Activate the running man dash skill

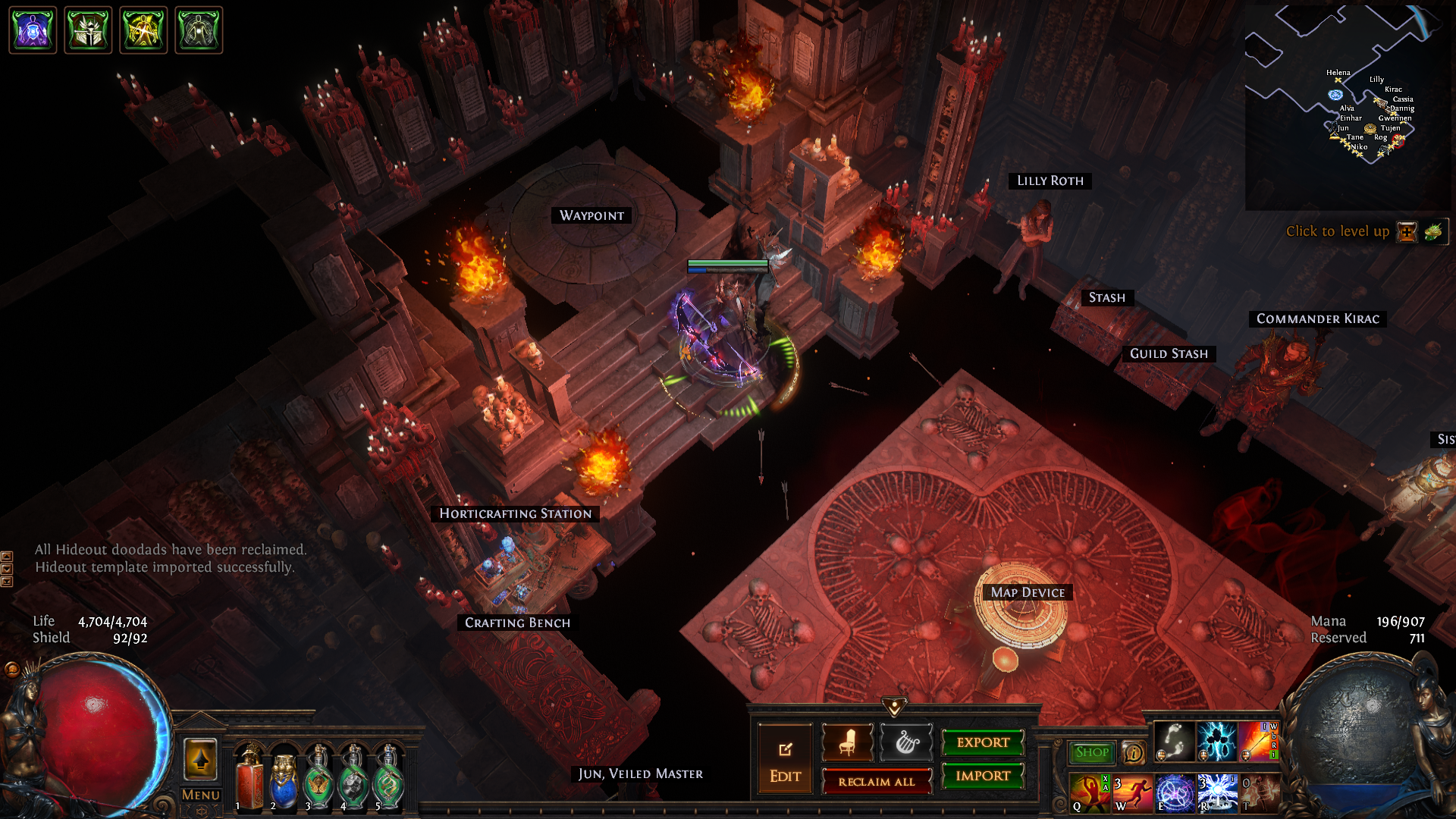(x=1132, y=793)
